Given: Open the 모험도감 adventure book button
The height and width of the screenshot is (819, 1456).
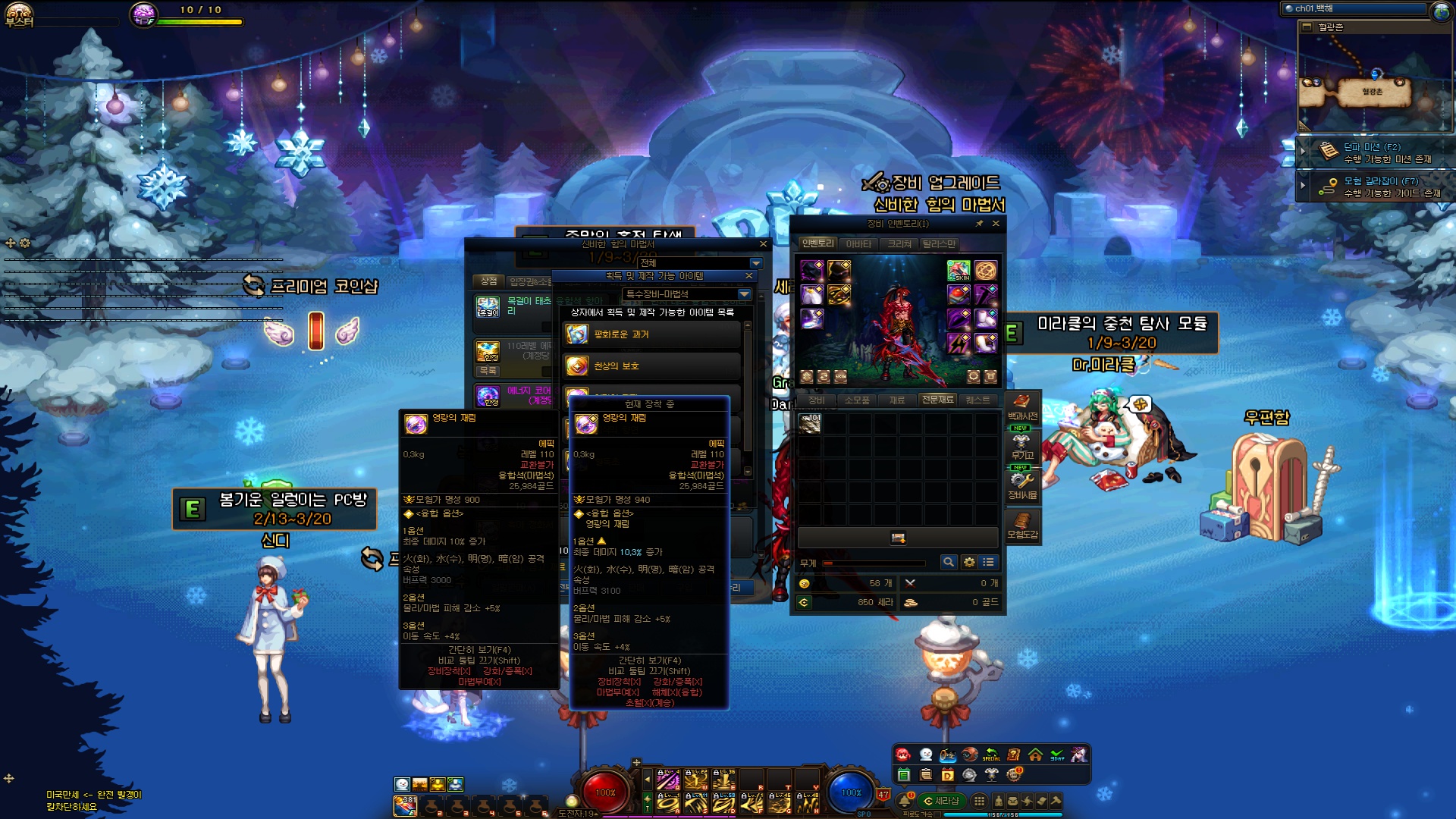Looking at the screenshot, I should point(1022,526).
